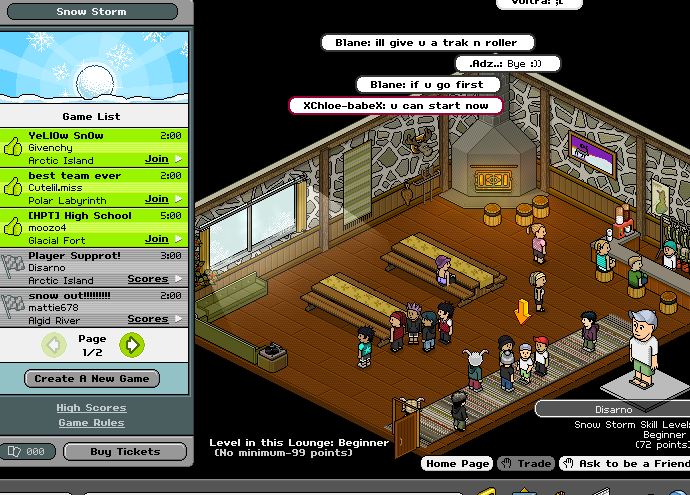
Task: View Scores for snow out!!!!!!!!! game
Action: click(148, 319)
